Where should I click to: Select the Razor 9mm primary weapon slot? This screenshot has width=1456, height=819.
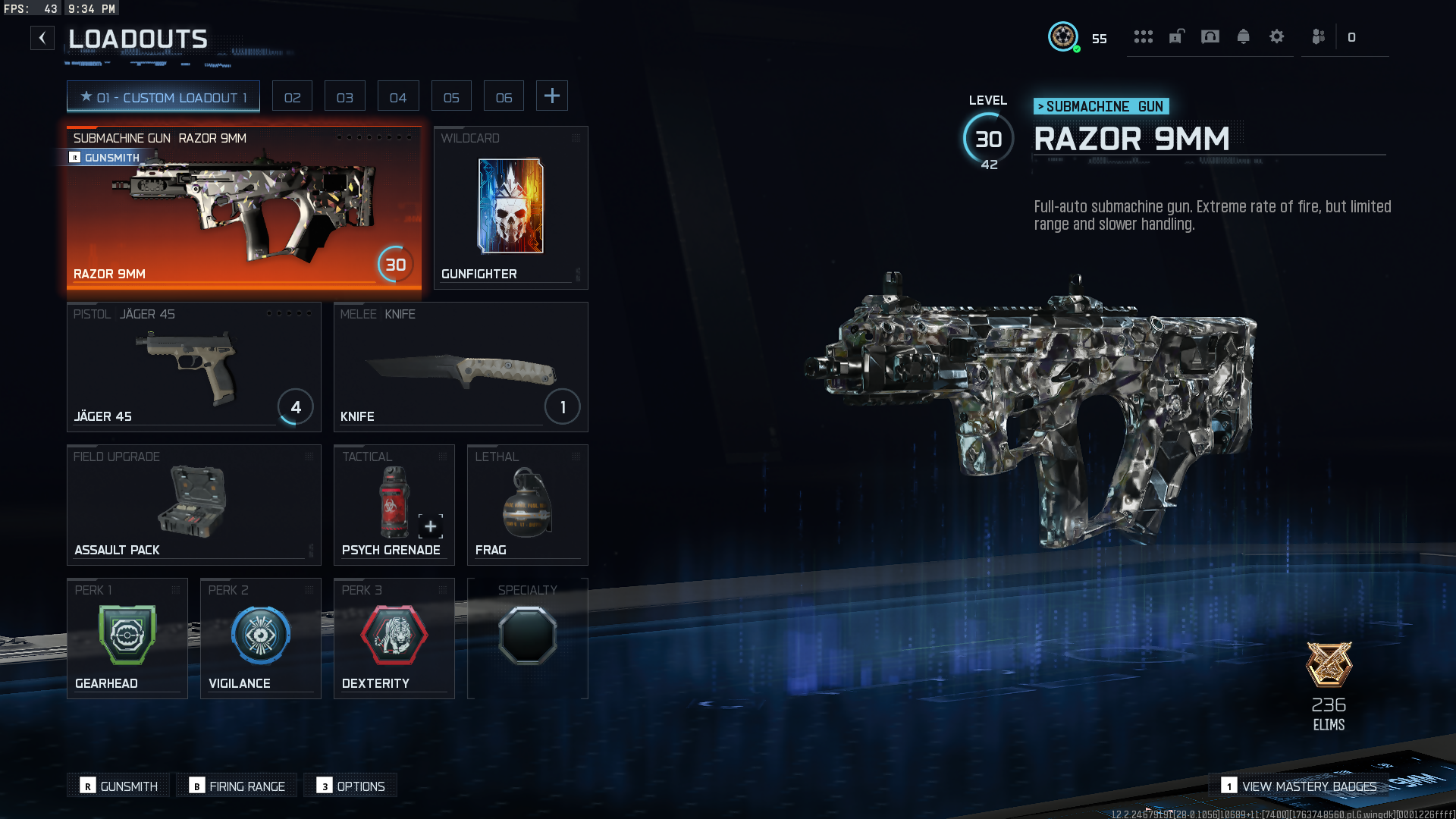tap(243, 208)
